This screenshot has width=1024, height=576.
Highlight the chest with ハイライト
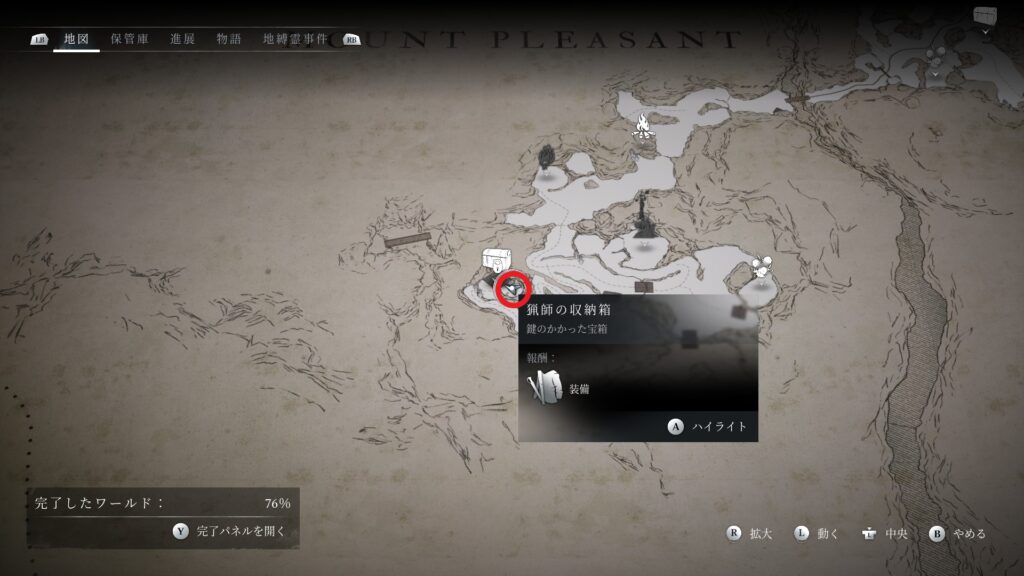coord(710,427)
